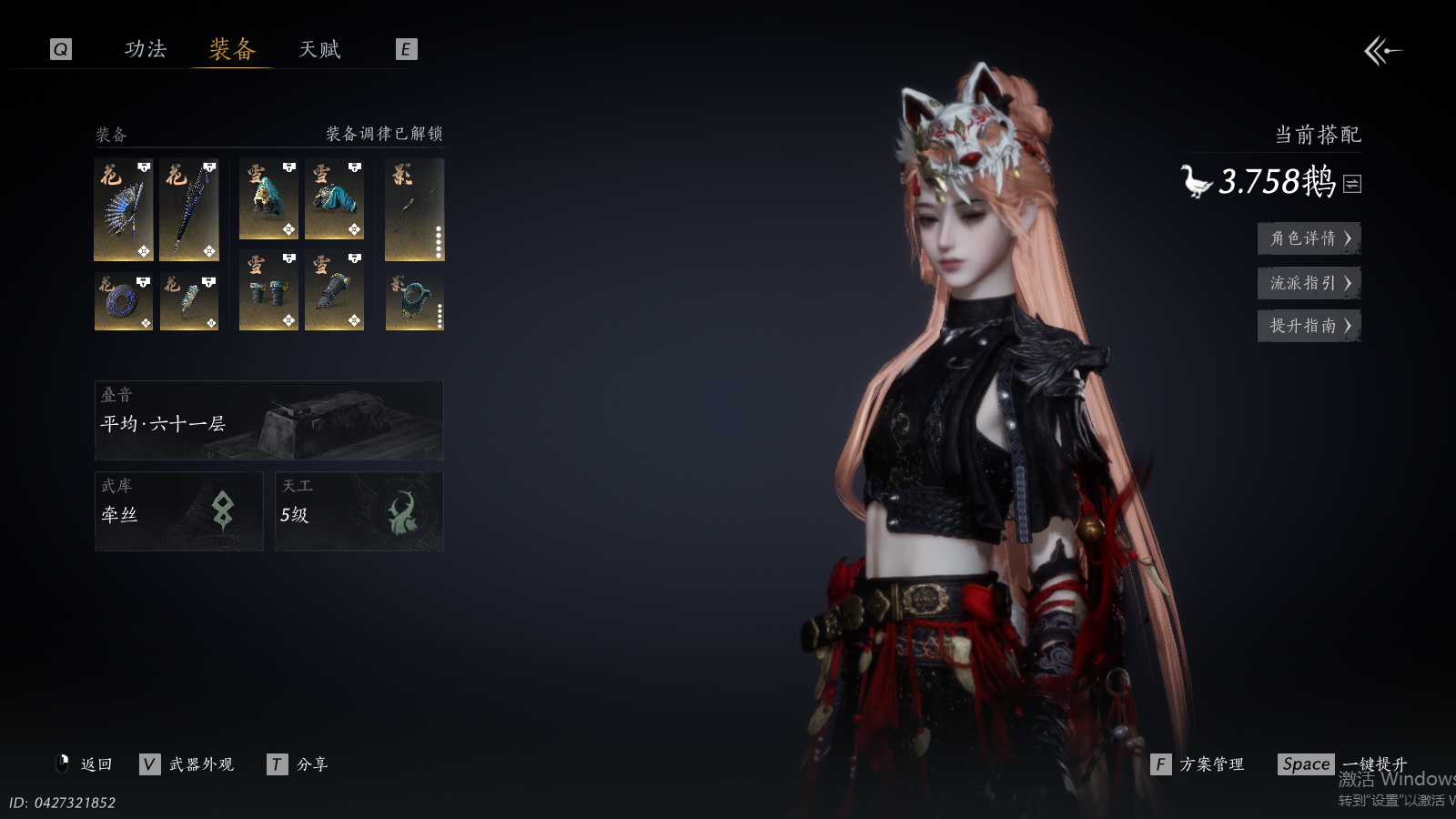1456x819 pixels.
Task: Open 角色详情 character details
Action: coord(1309,238)
